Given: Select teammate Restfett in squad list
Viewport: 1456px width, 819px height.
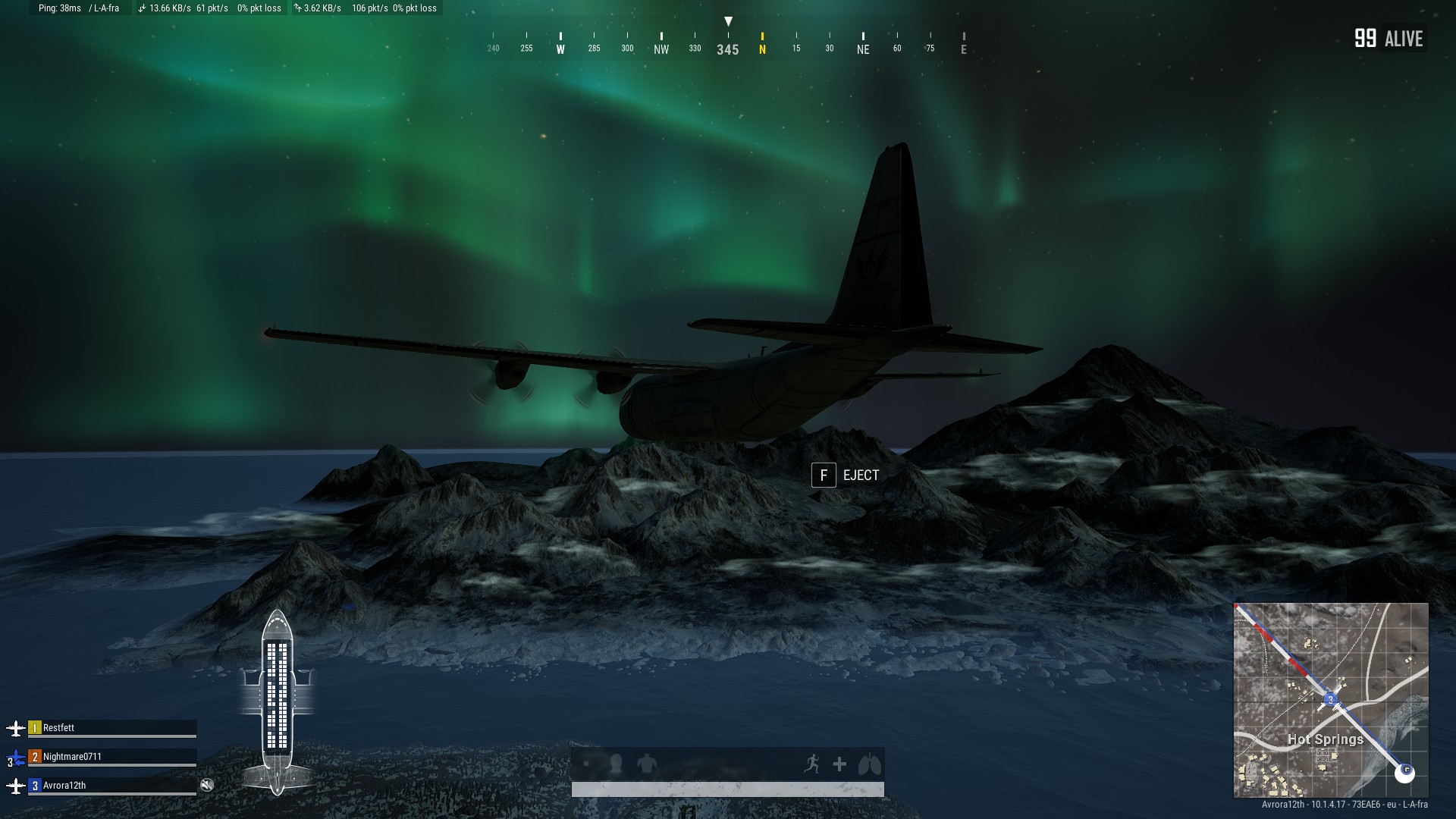Looking at the screenshot, I should pyautogui.click(x=58, y=728).
